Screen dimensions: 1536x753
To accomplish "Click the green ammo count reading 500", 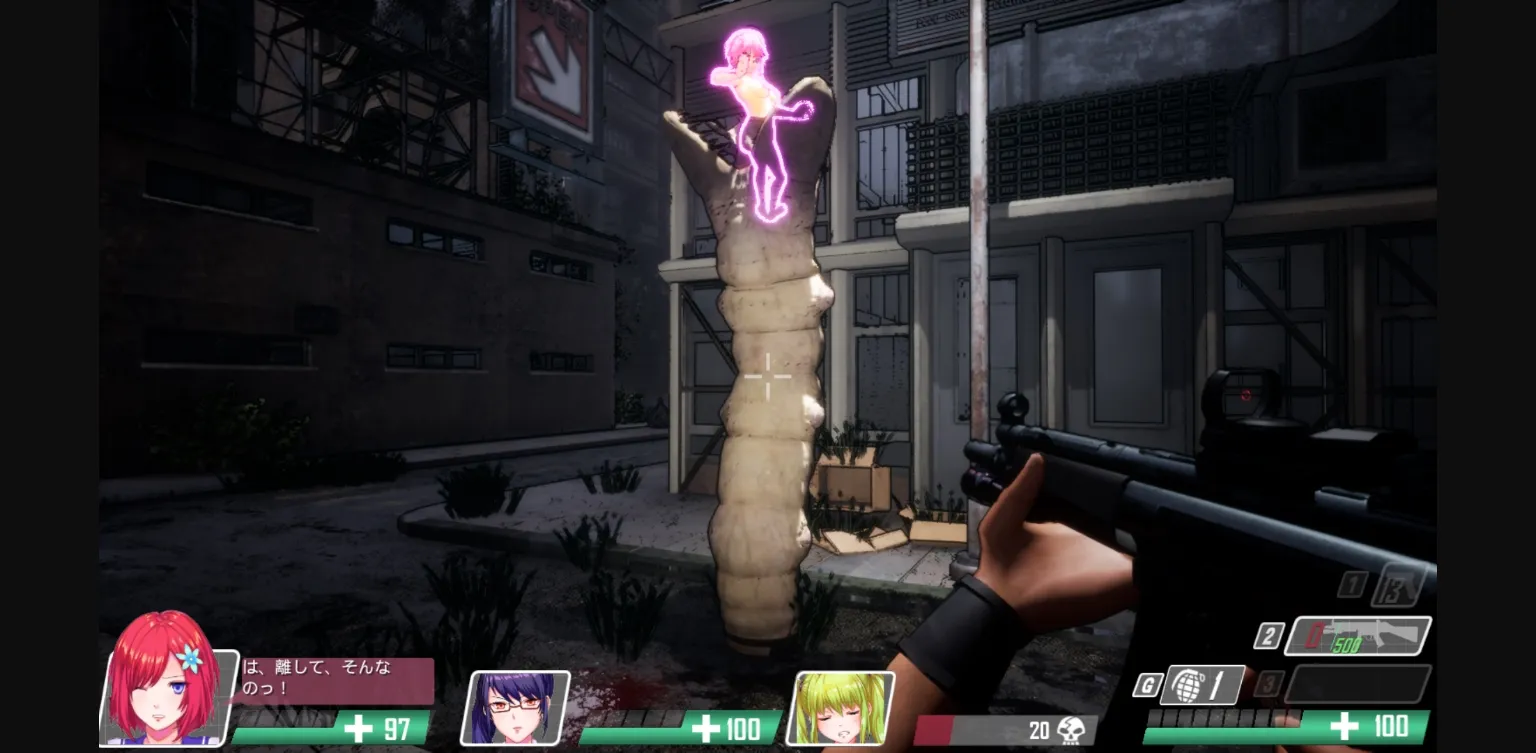I will coord(1345,643).
